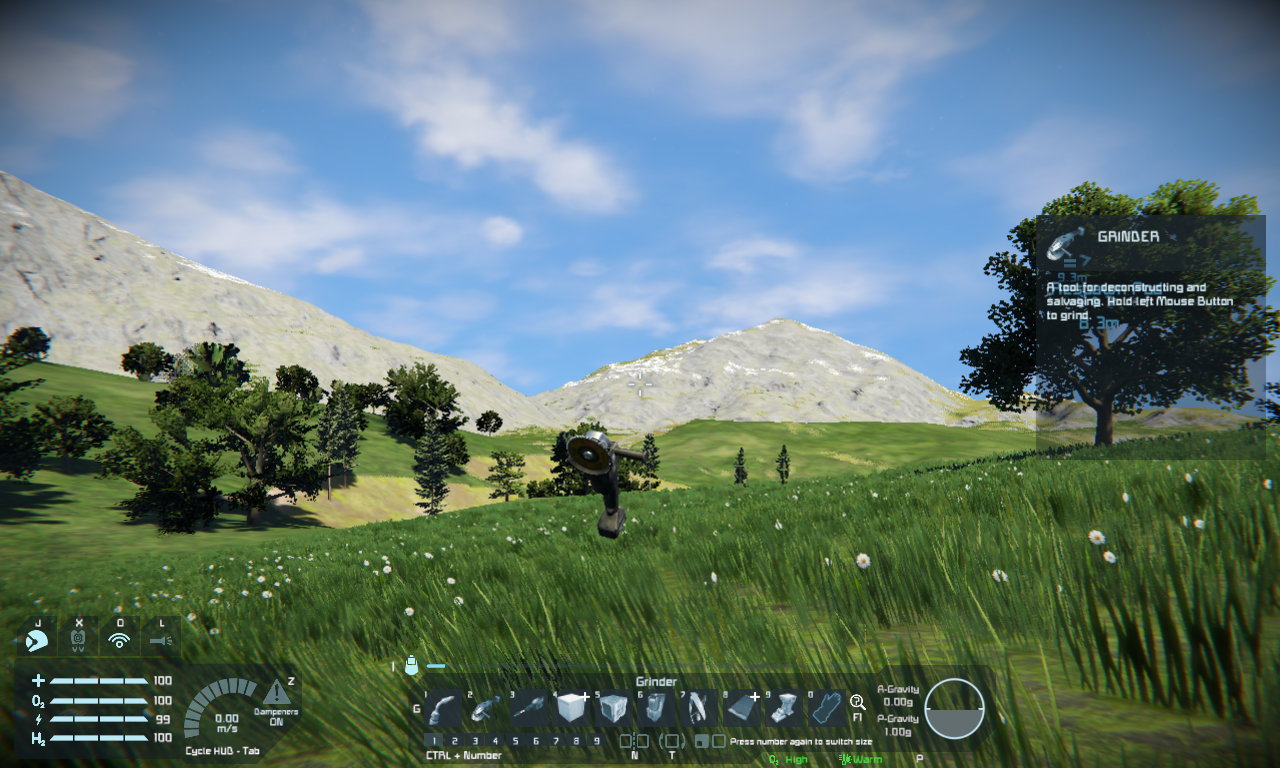Select the welder in hotbar slot 1
1280x768 pixels.
[x=443, y=709]
